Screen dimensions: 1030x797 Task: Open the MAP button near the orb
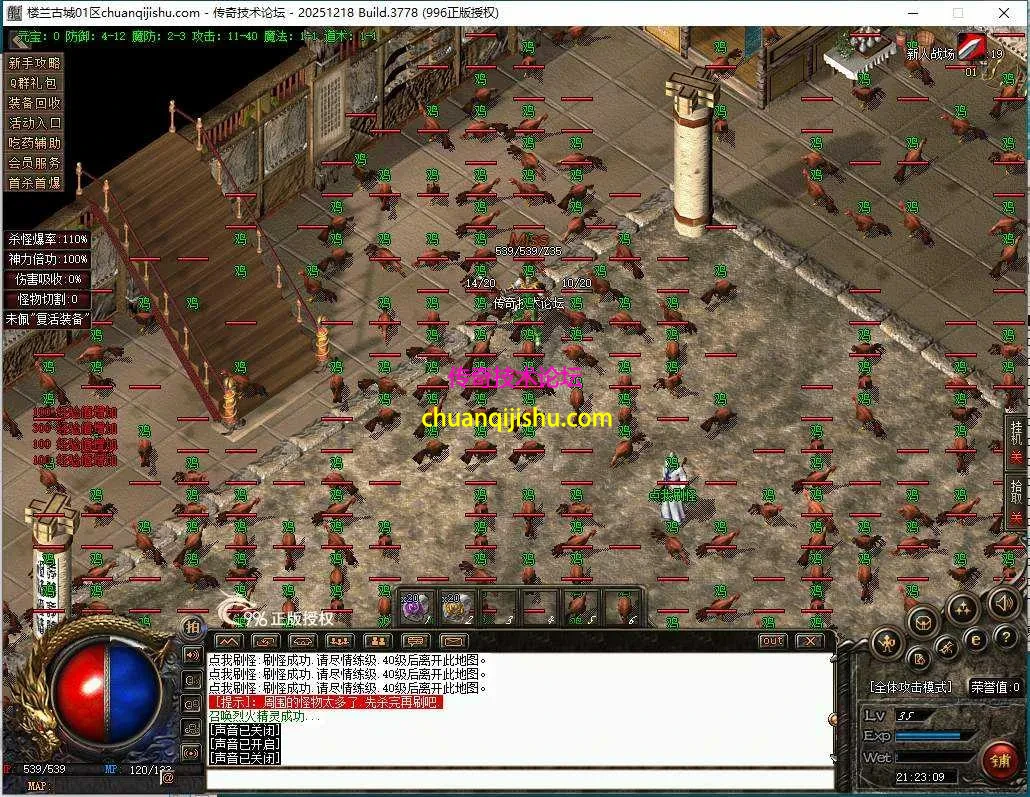click(37, 787)
